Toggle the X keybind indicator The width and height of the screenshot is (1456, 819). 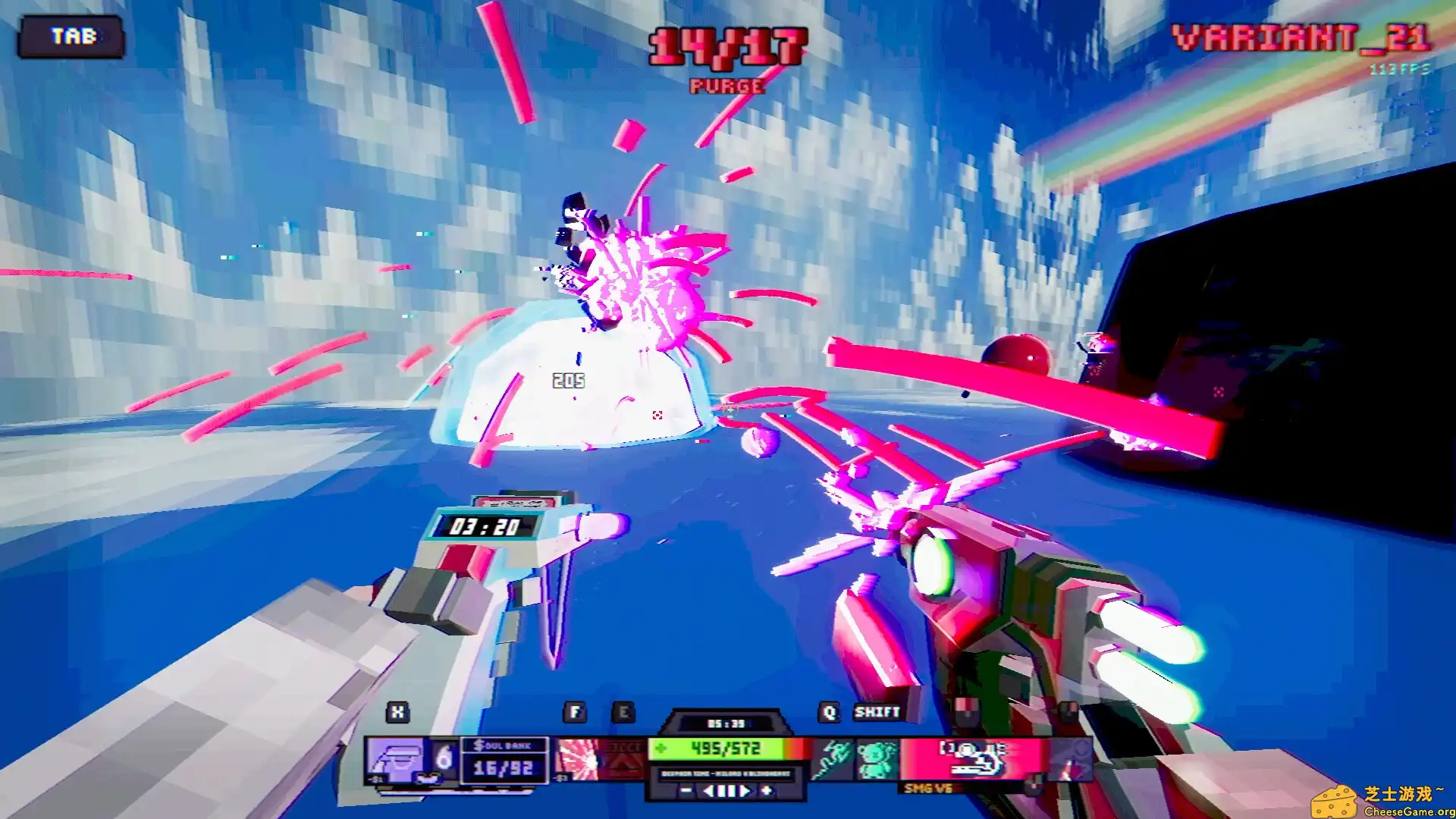[x=397, y=712]
